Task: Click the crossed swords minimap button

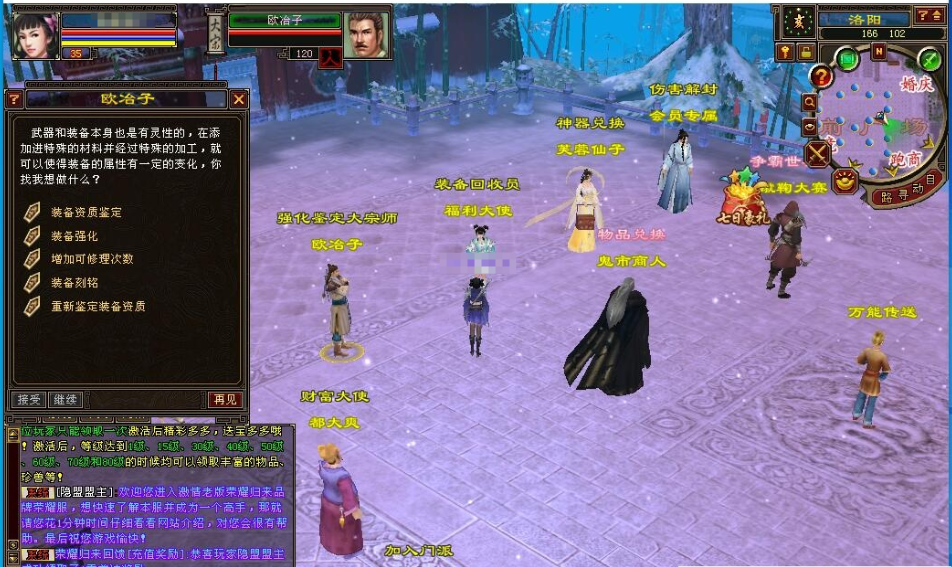Action: 818,153
